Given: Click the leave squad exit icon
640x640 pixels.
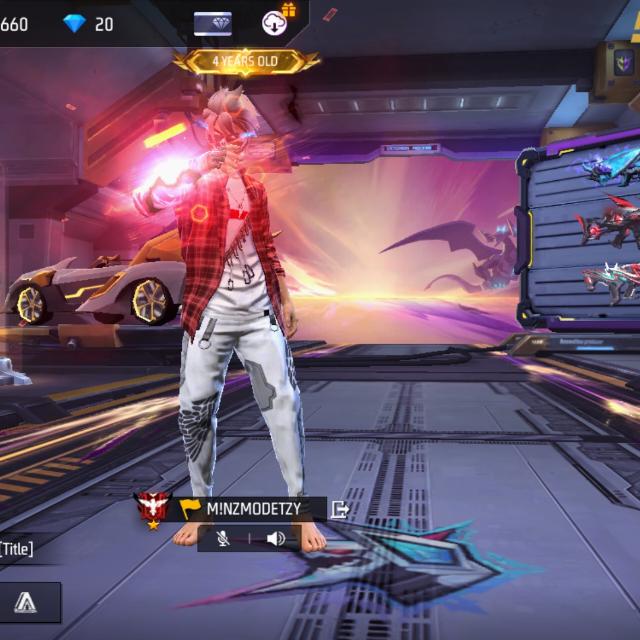Looking at the screenshot, I should pyautogui.click(x=340, y=508).
